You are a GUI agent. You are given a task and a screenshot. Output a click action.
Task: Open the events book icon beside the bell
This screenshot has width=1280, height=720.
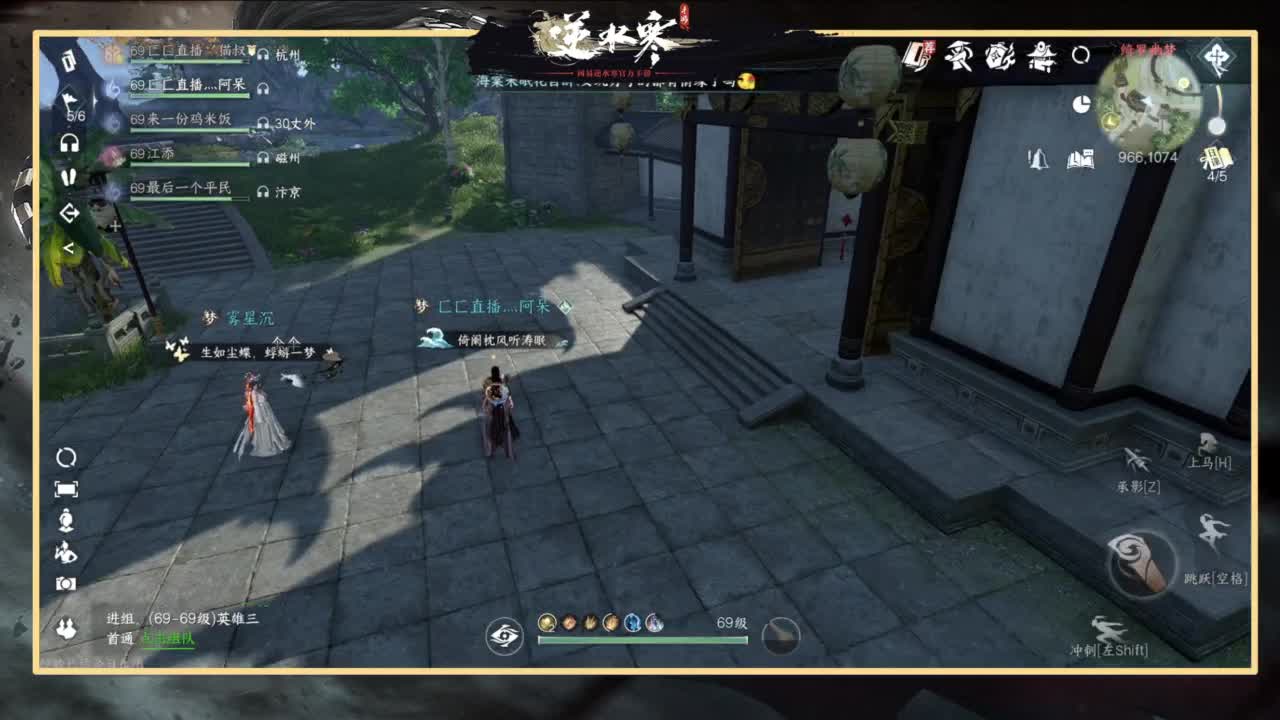click(1078, 160)
